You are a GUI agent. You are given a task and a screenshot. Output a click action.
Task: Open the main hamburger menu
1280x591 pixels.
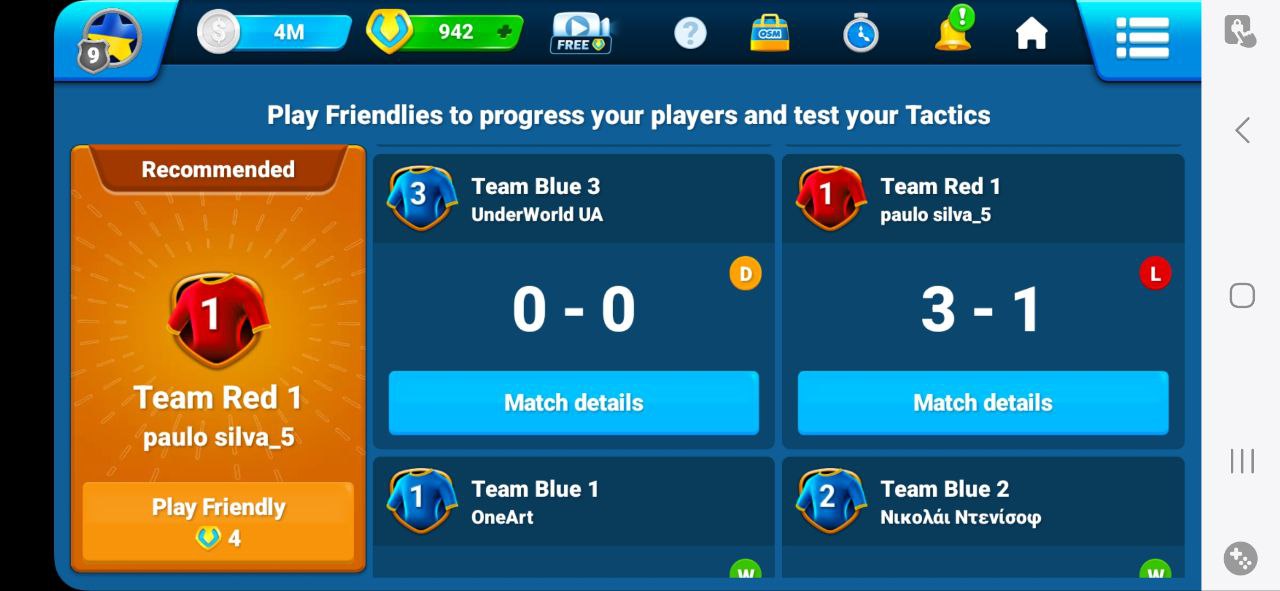point(1142,38)
